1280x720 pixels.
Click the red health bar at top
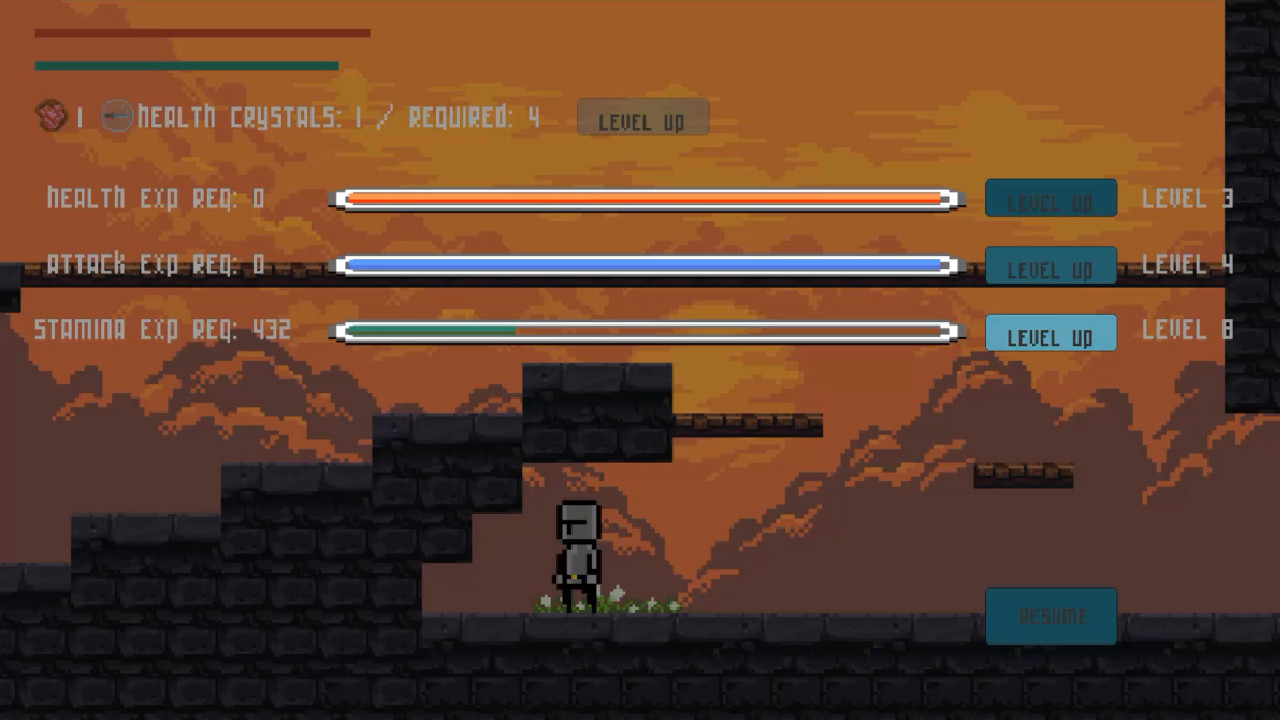[x=200, y=32]
